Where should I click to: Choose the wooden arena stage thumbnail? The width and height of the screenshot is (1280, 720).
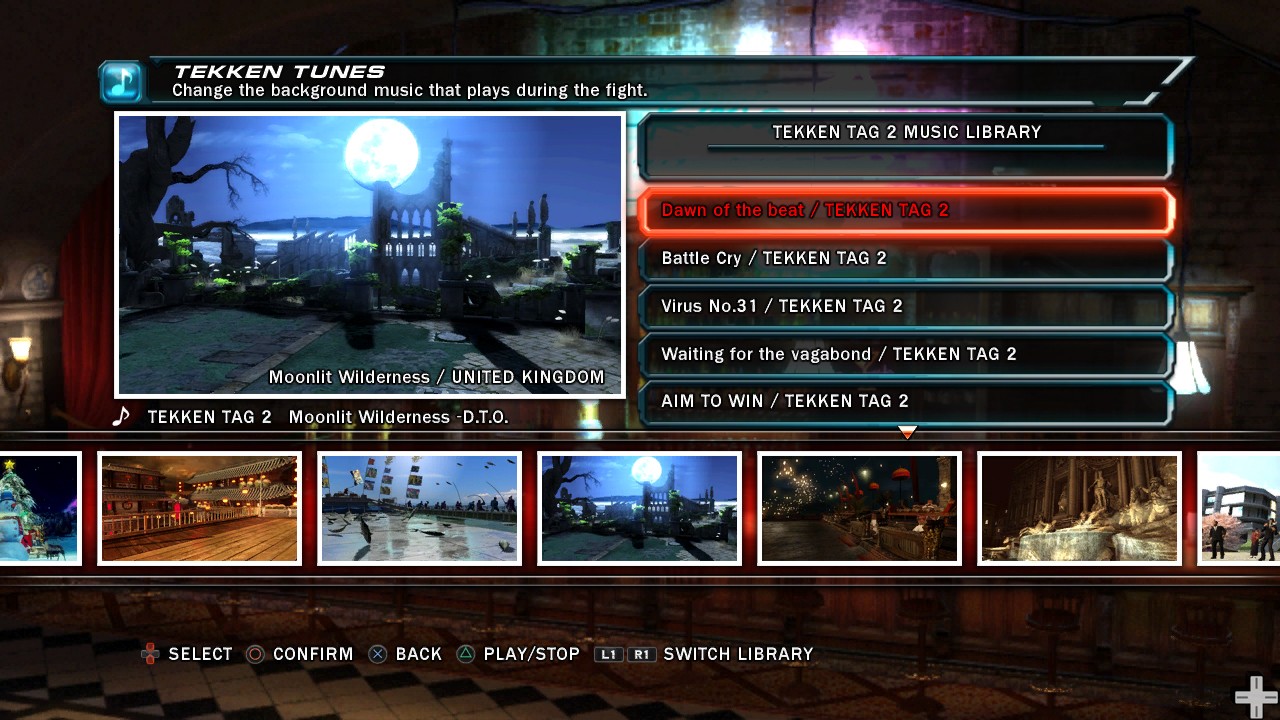coord(200,508)
